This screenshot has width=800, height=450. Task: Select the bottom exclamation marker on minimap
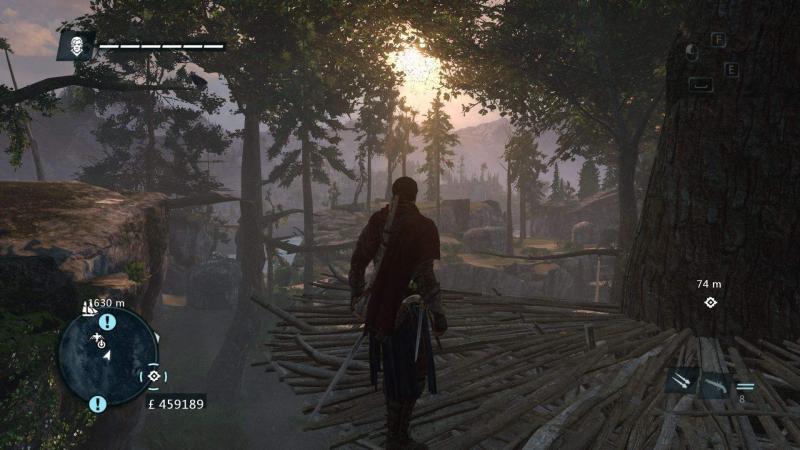(97, 403)
